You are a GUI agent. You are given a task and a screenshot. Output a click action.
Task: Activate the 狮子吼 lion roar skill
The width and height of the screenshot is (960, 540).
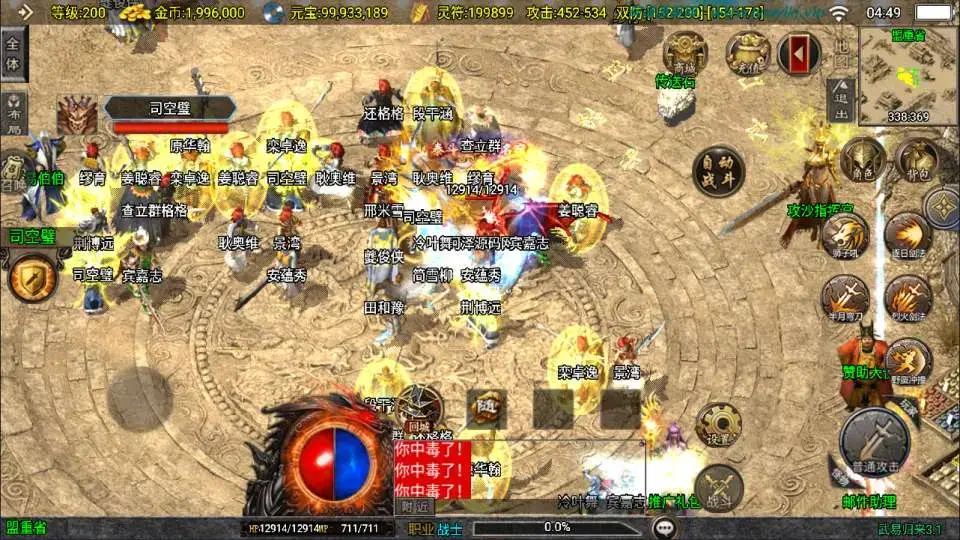point(845,236)
